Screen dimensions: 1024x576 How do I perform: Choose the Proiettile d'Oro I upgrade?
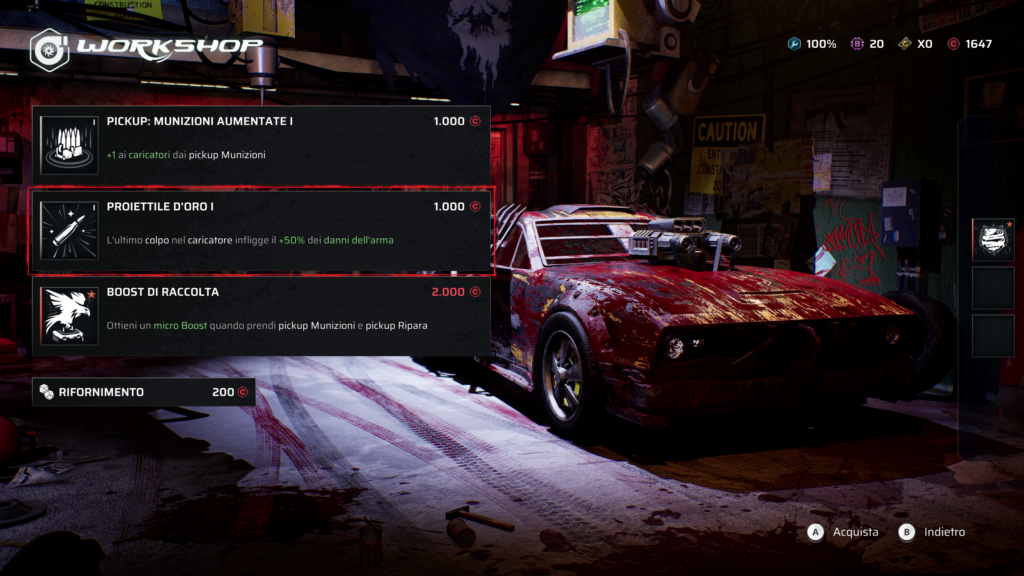(x=261, y=231)
